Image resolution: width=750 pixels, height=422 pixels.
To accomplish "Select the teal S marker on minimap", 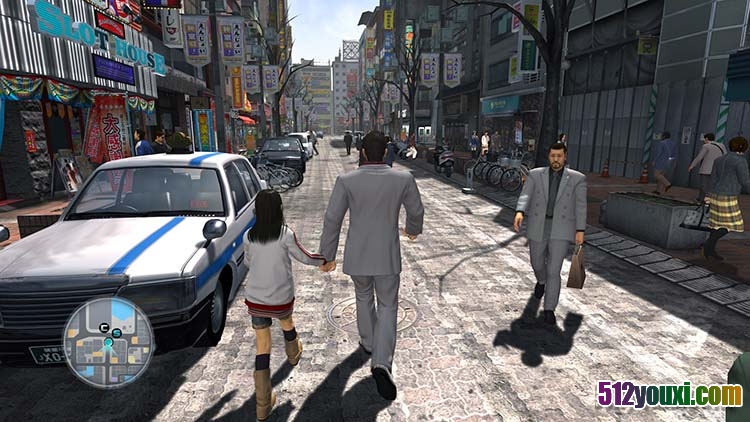I will pos(117,333).
